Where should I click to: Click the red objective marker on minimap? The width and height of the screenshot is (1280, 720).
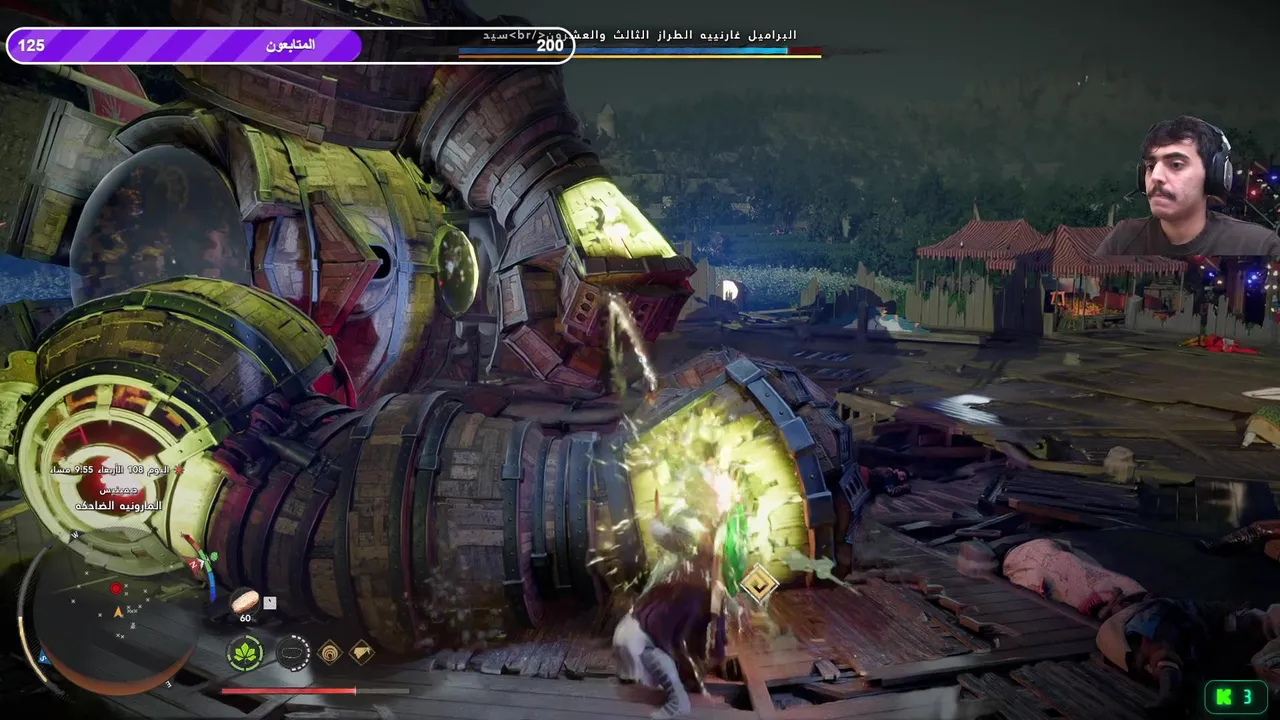(x=116, y=589)
